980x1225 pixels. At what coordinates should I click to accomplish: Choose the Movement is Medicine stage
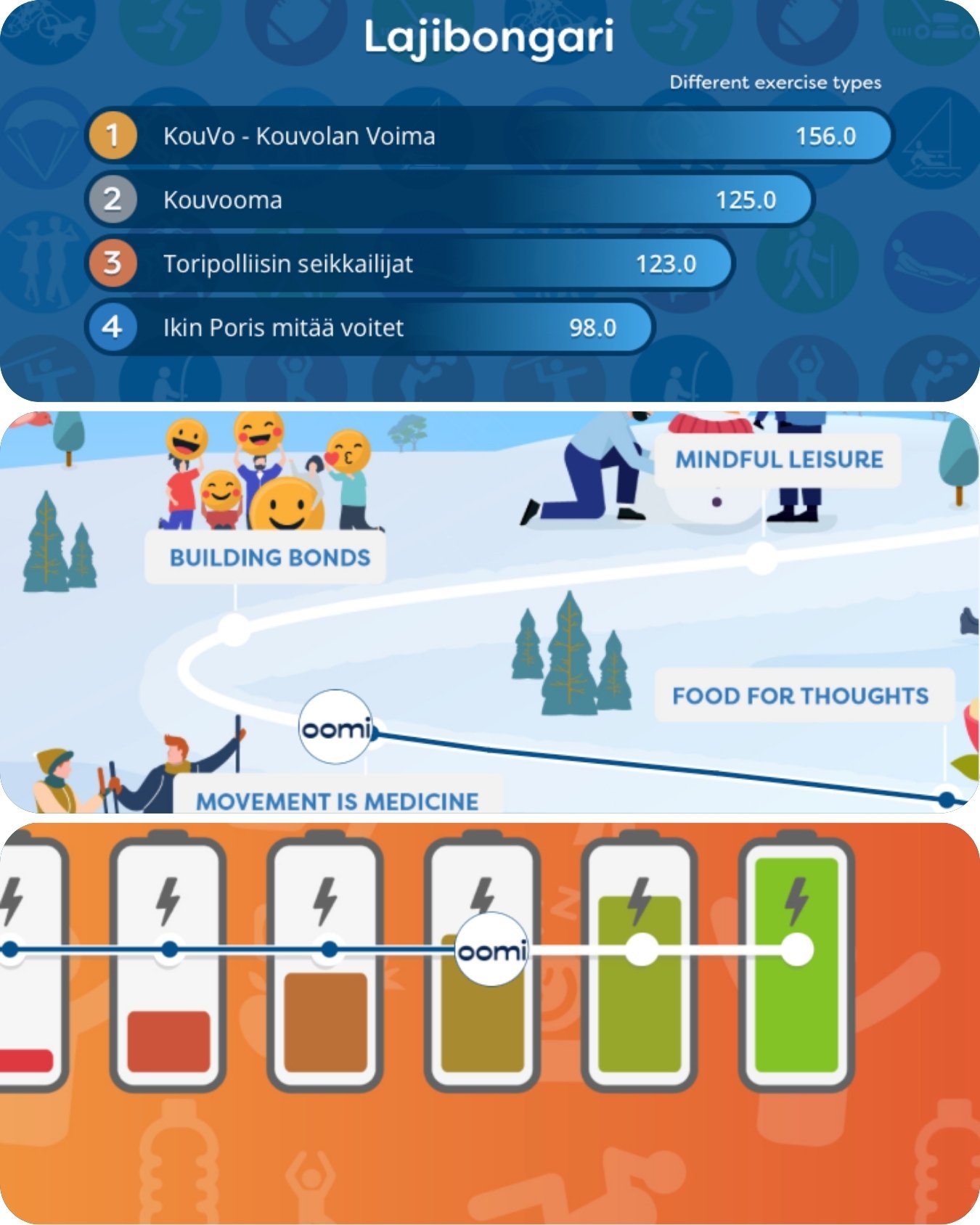click(338, 800)
